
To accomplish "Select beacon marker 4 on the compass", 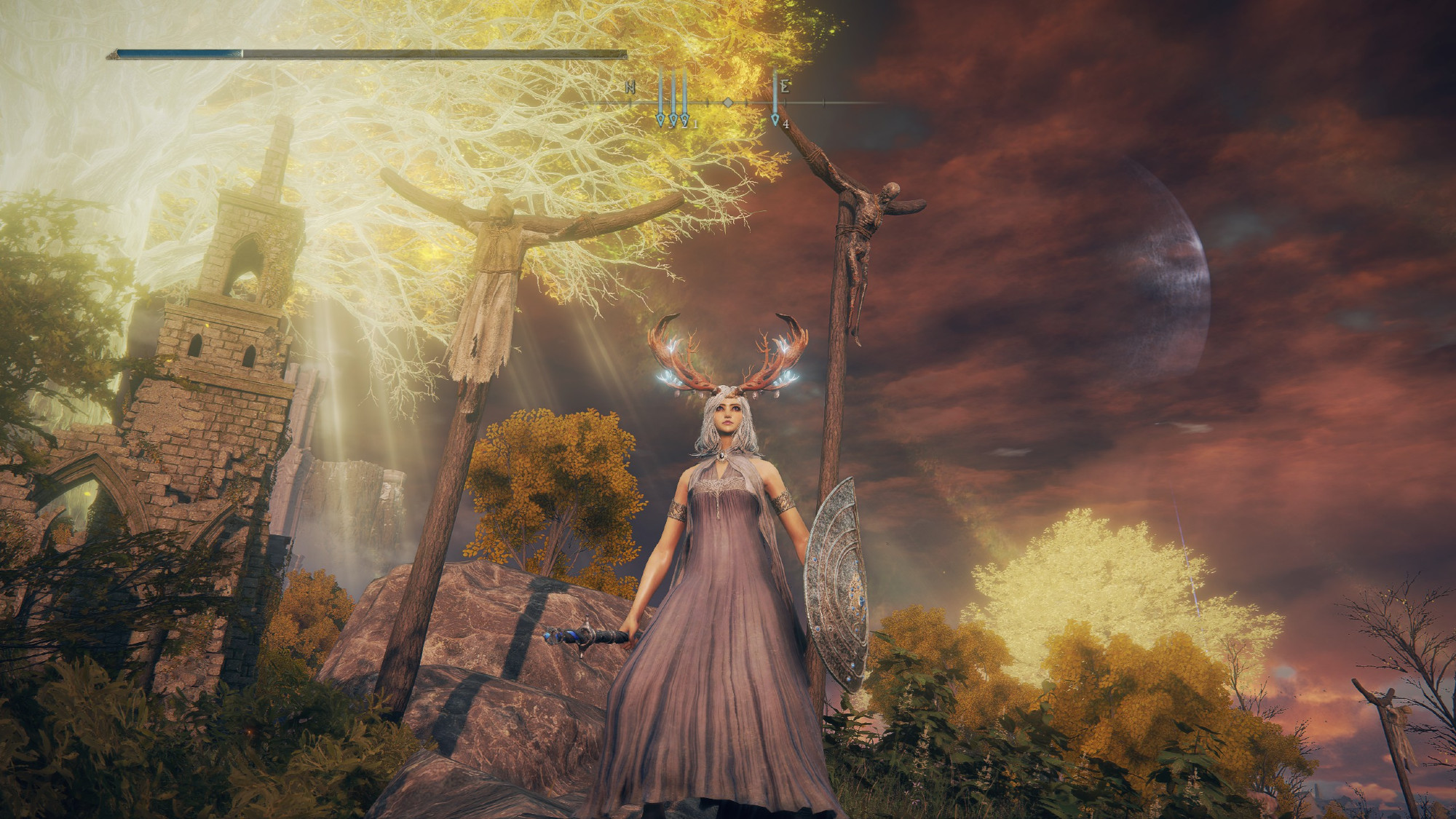I will point(776,119).
